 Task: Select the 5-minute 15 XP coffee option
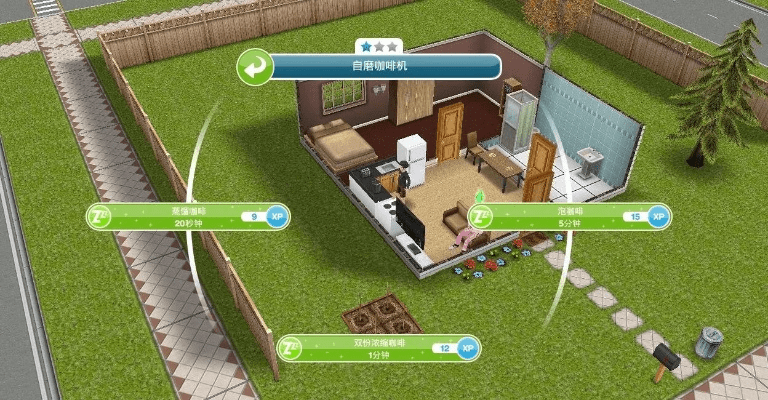570,217
